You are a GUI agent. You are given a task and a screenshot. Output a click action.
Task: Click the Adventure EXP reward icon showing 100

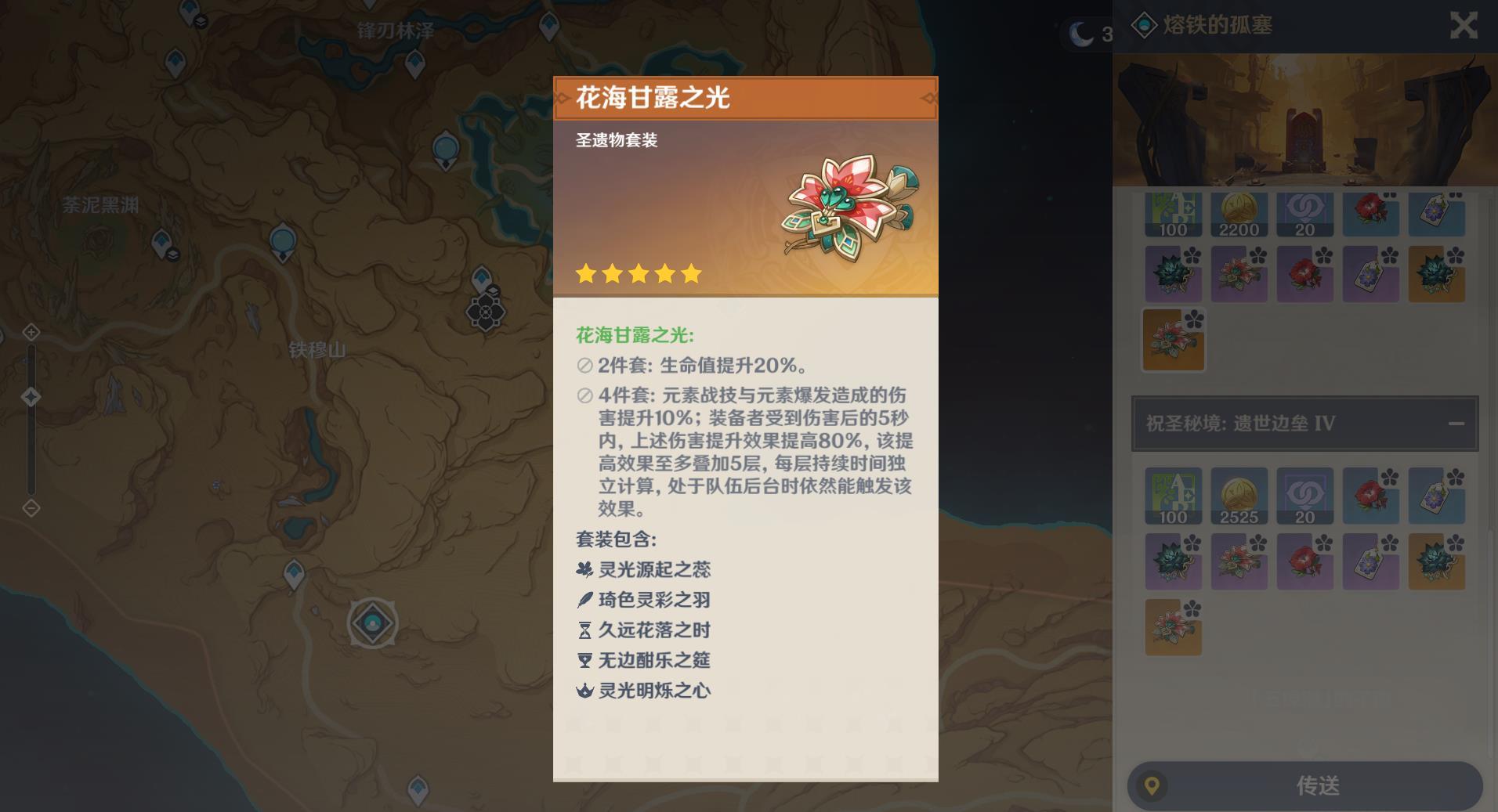1174,214
